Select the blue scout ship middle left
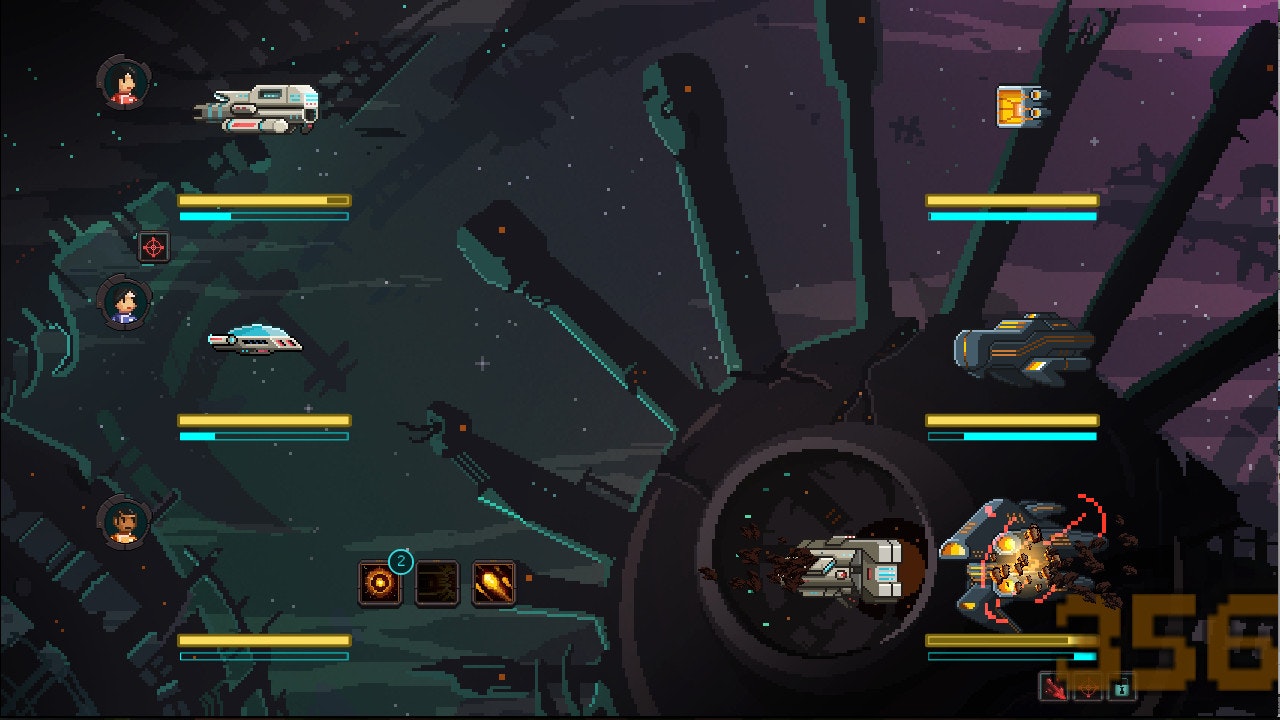This screenshot has width=1280, height=720. (x=253, y=343)
